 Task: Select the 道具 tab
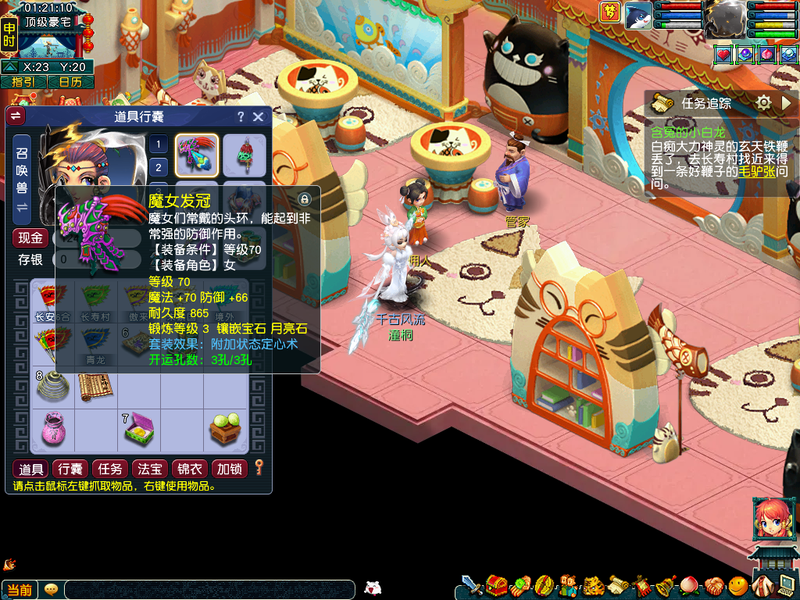(x=30, y=468)
